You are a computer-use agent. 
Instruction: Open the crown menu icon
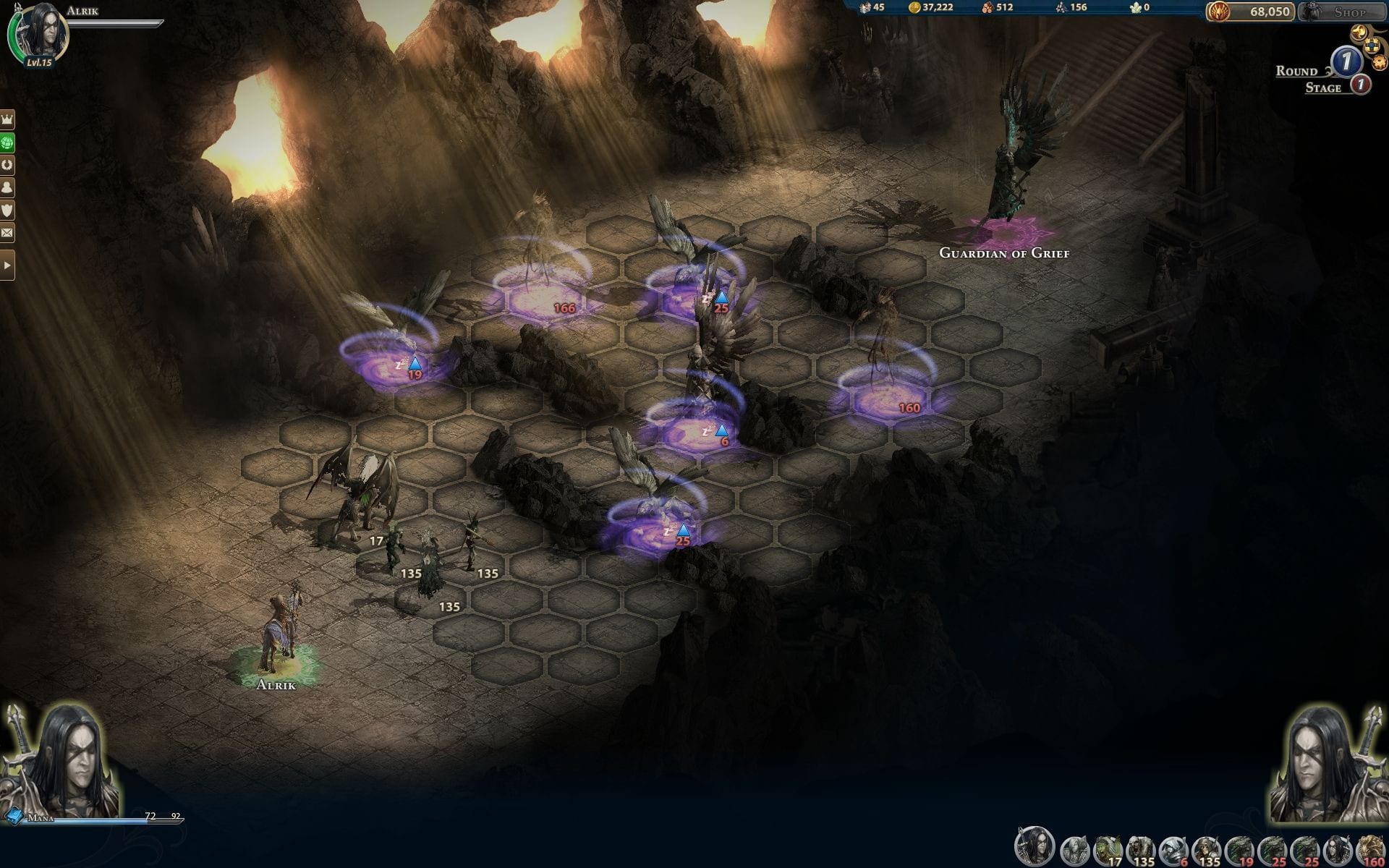coord(7,119)
